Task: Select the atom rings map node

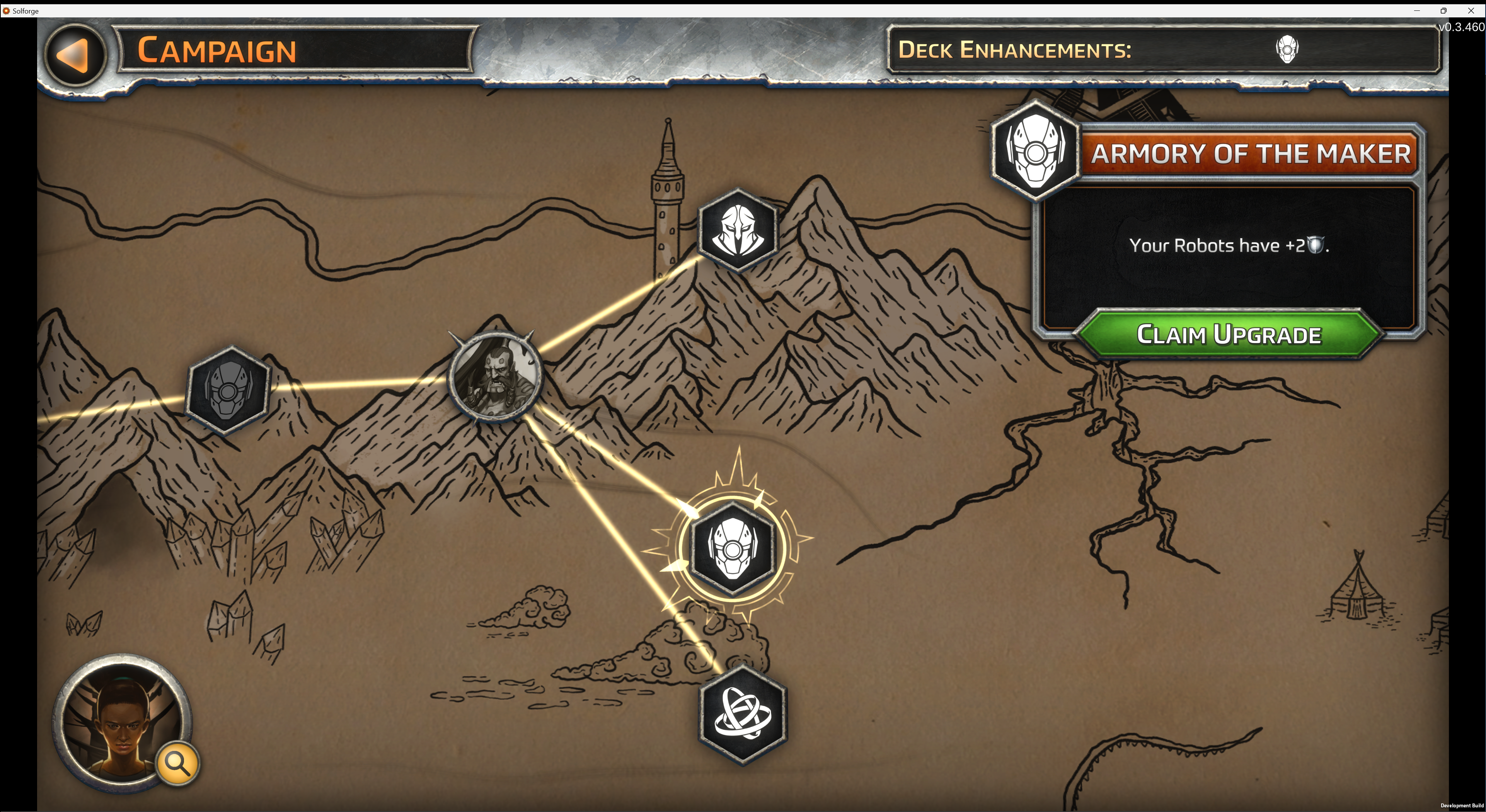Action: coord(742,715)
